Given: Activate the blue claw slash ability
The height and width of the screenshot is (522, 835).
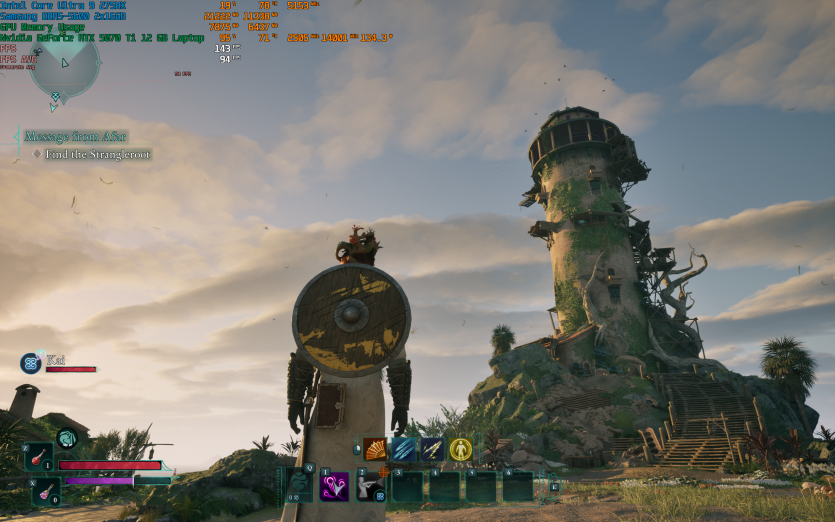Looking at the screenshot, I should click(x=403, y=449).
